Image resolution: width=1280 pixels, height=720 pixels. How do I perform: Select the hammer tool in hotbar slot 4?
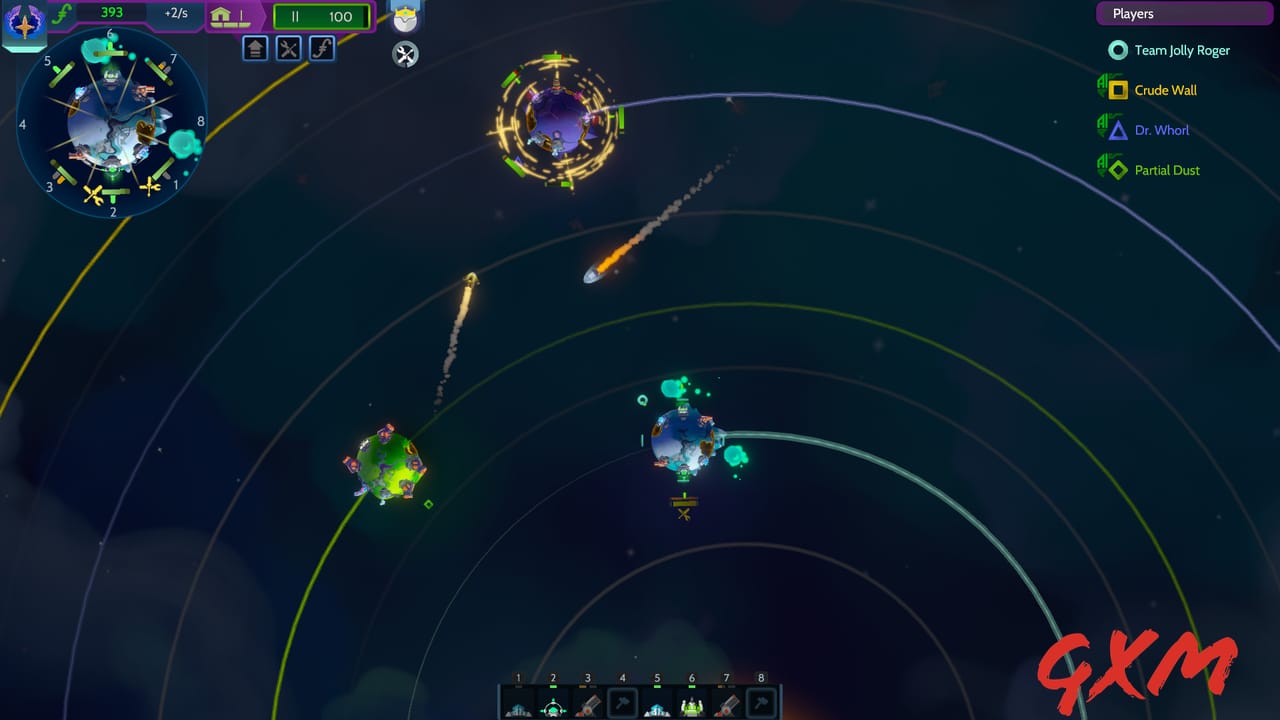tap(622, 705)
